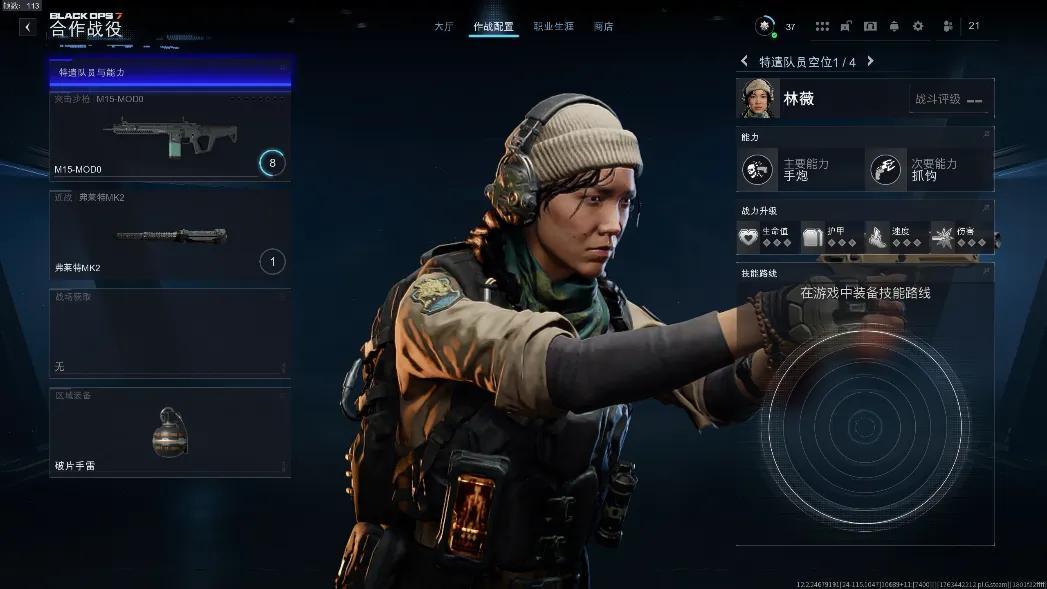Image resolution: width=1047 pixels, height=589 pixels.
Task: Go to previous operator slot
Action: click(745, 62)
